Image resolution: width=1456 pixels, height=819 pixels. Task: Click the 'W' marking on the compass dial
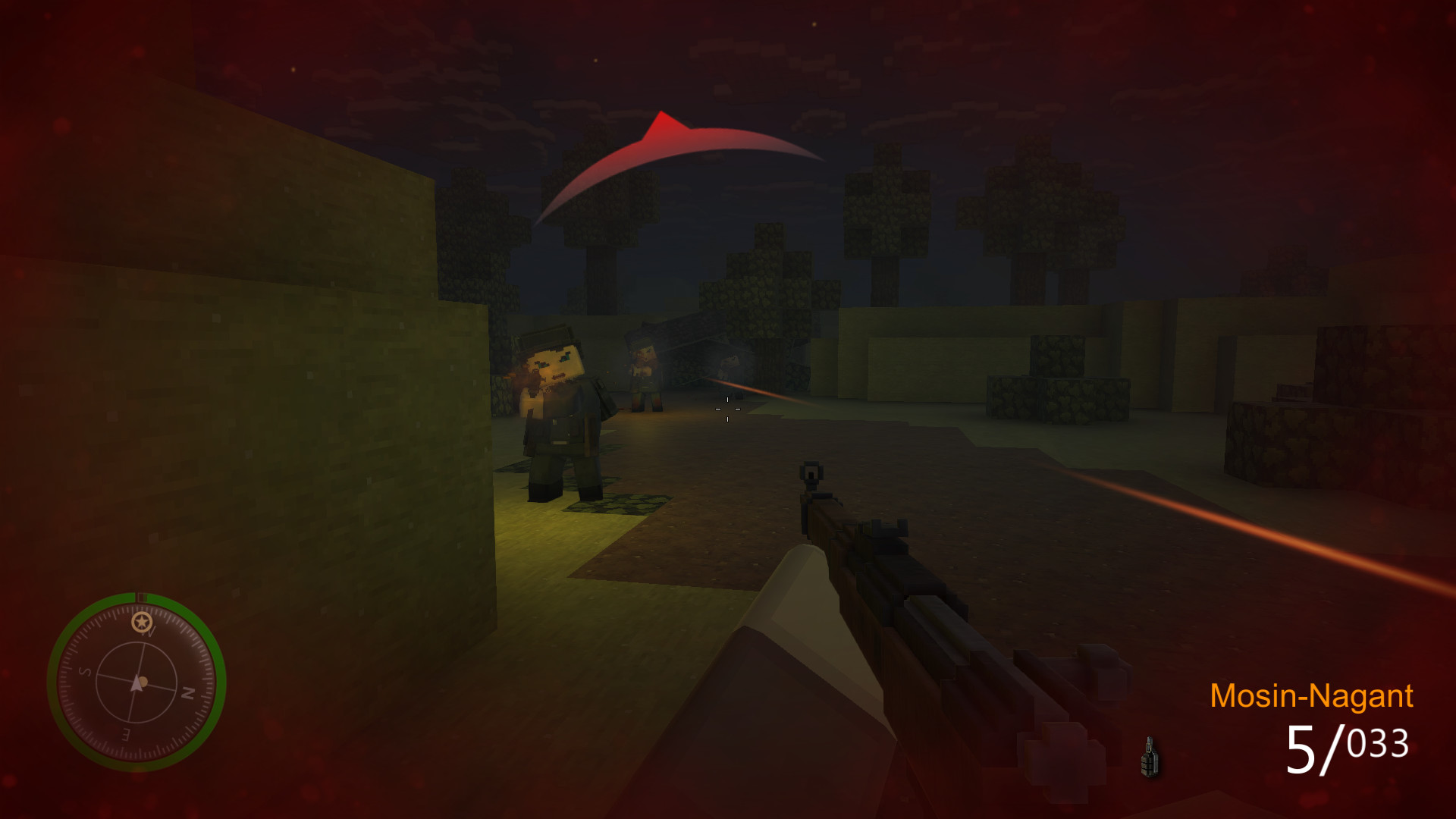[x=146, y=633]
